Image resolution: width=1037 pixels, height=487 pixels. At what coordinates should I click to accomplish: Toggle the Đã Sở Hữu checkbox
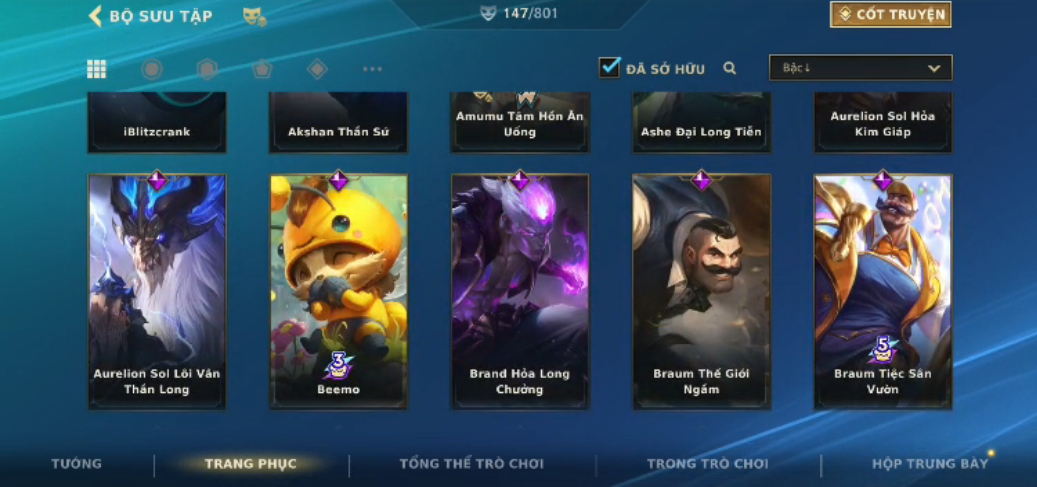coord(609,67)
